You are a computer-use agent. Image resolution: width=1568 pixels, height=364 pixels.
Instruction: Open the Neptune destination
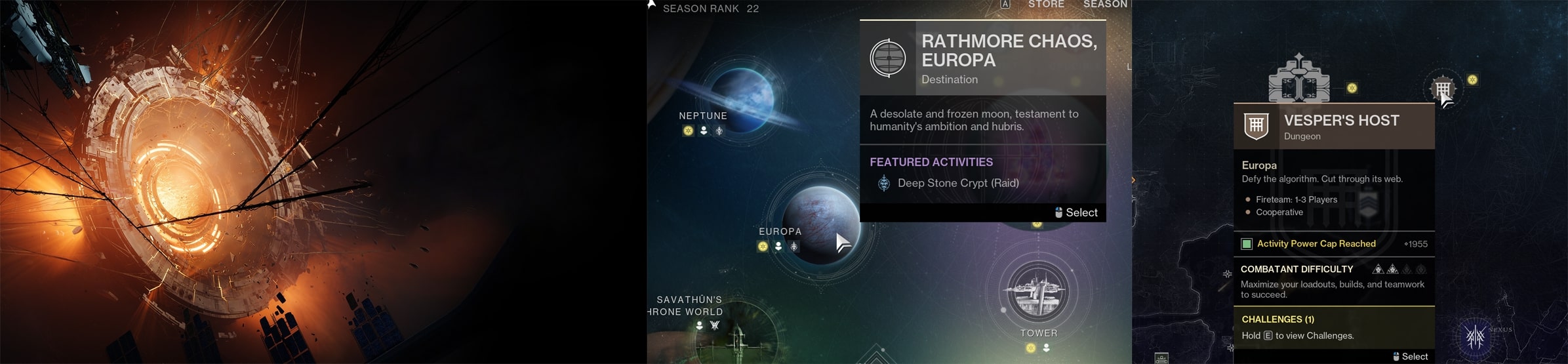coord(742,98)
